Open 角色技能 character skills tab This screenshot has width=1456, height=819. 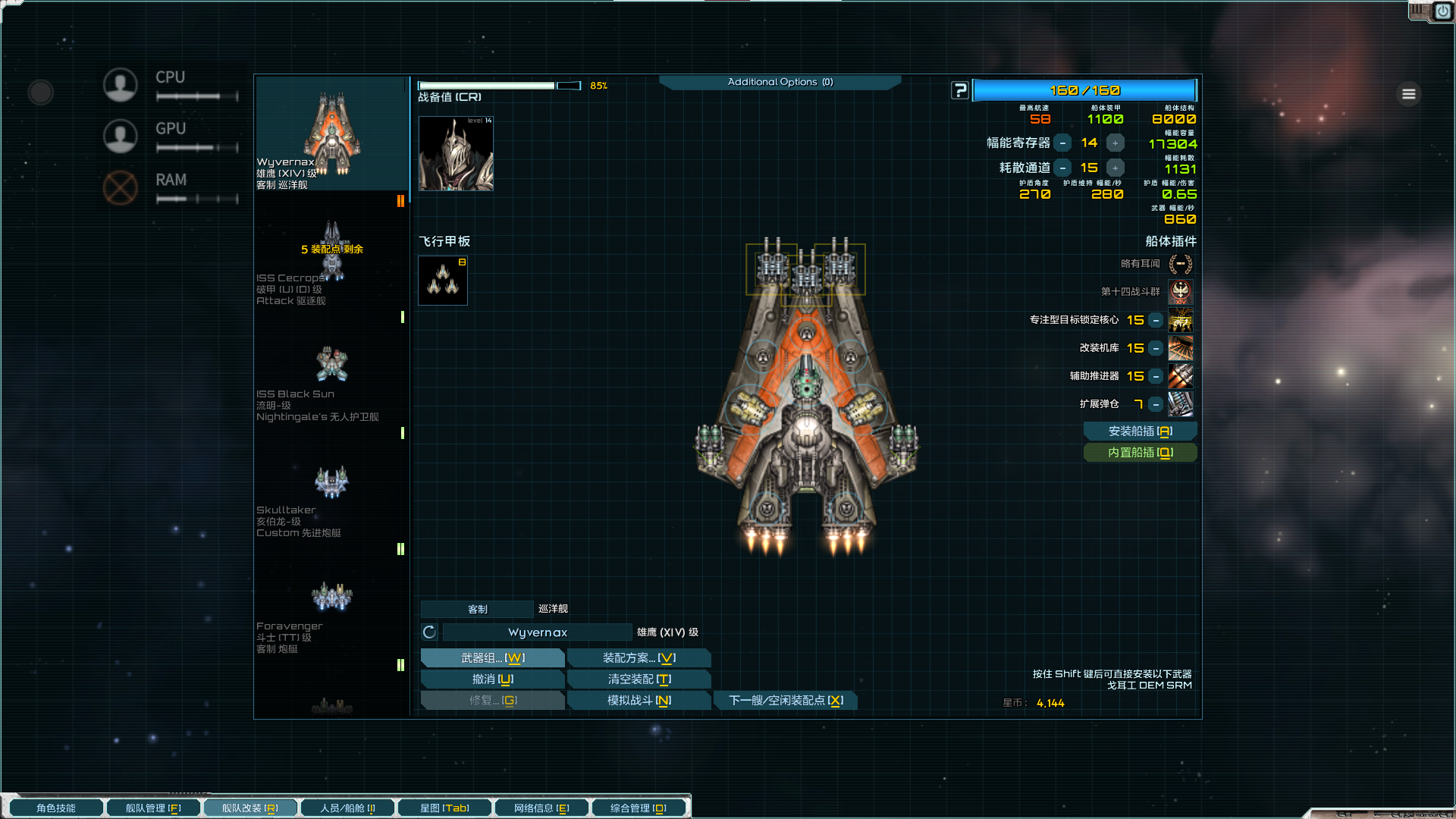(x=56, y=808)
